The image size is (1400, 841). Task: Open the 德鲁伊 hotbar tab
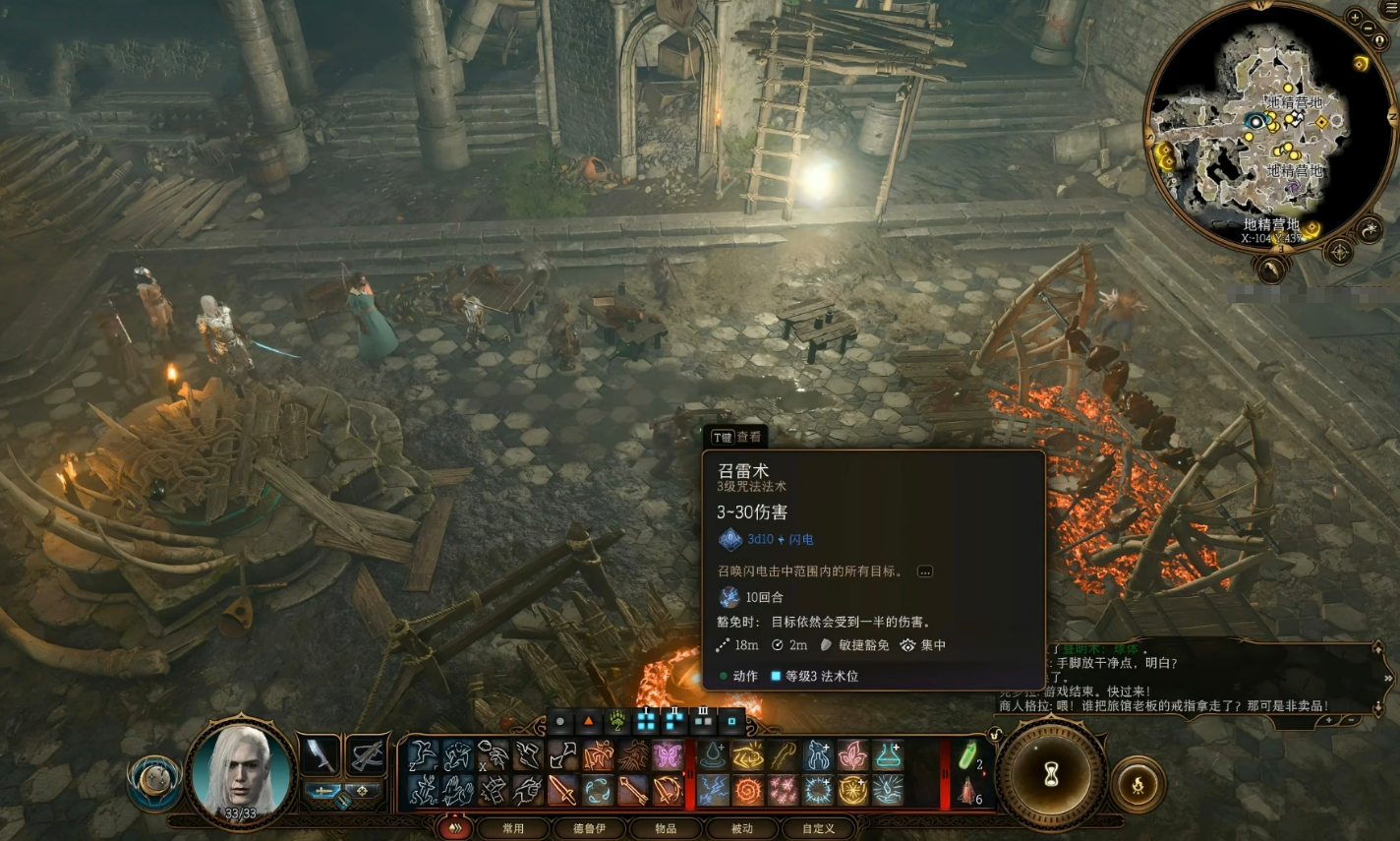pyautogui.click(x=589, y=828)
